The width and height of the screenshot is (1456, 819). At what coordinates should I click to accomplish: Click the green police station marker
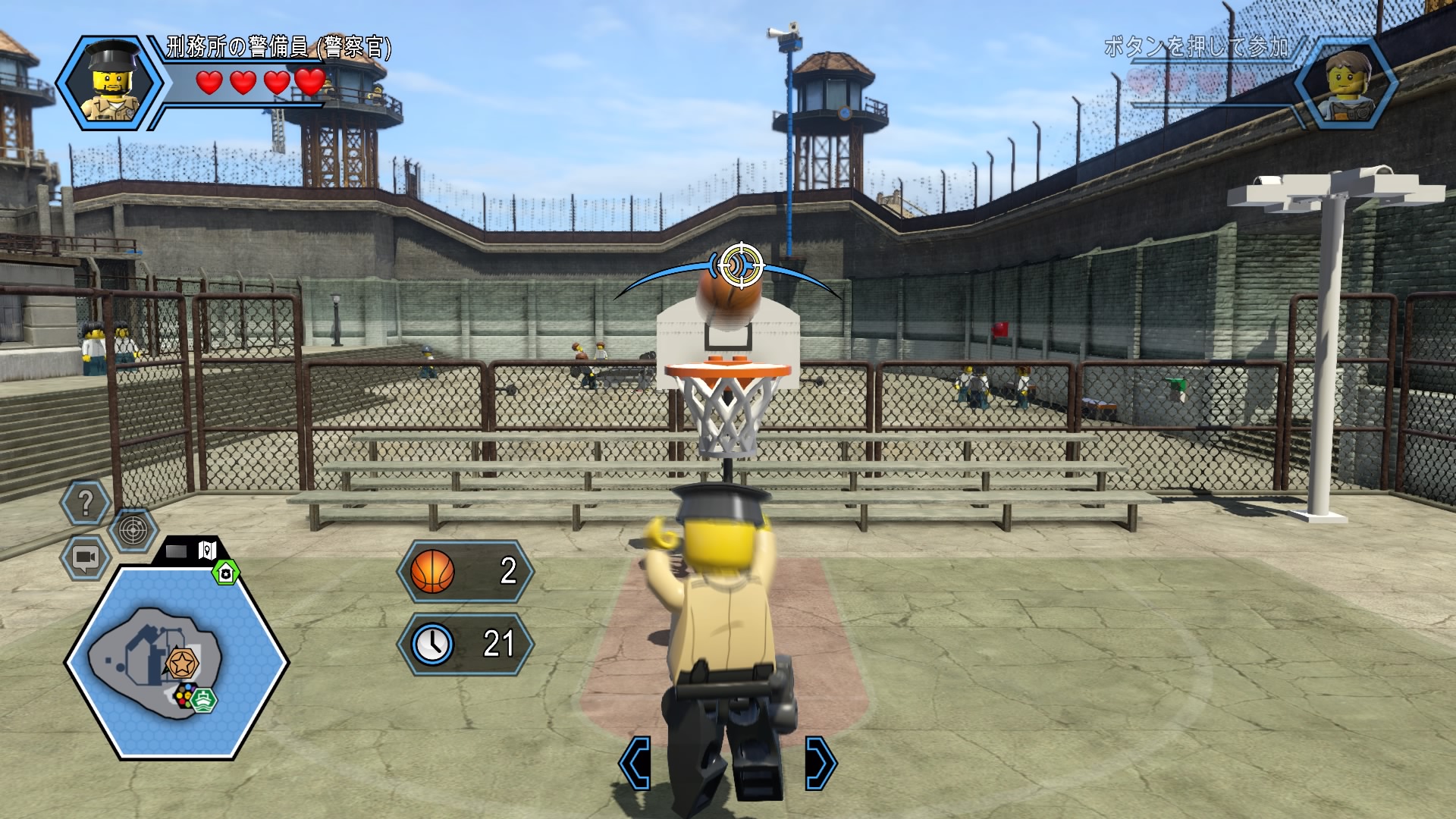[x=225, y=573]
